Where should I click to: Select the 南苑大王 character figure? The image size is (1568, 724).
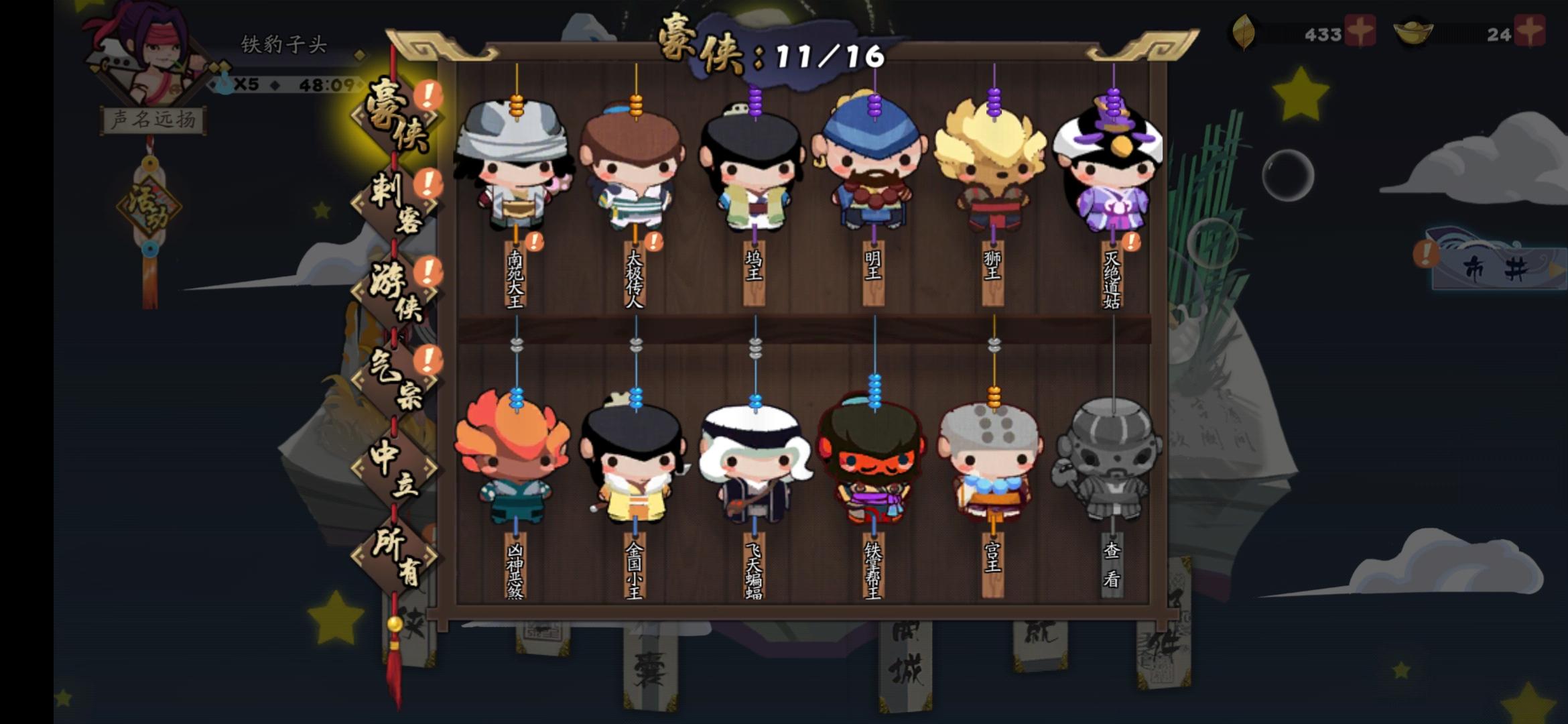click(516, 174)
